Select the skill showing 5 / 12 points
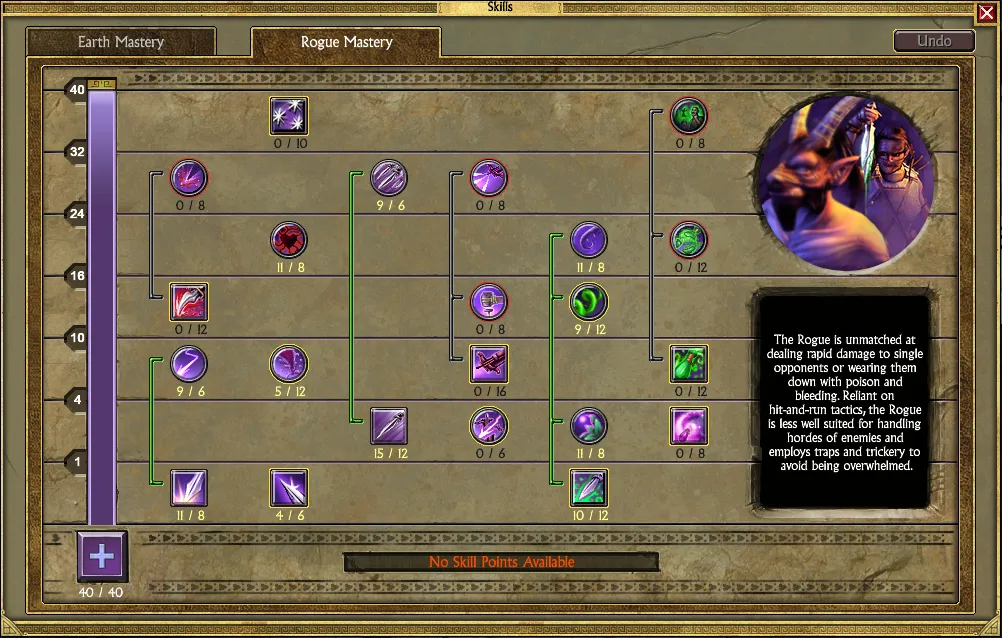The width and height of the screenshot is (1002, 638). coord(289,364)
